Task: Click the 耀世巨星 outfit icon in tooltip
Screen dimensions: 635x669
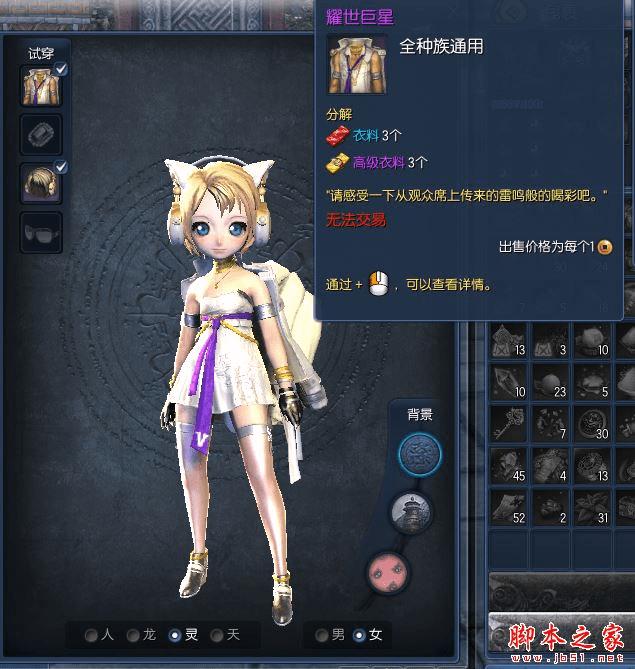Action: click(353, 62)
